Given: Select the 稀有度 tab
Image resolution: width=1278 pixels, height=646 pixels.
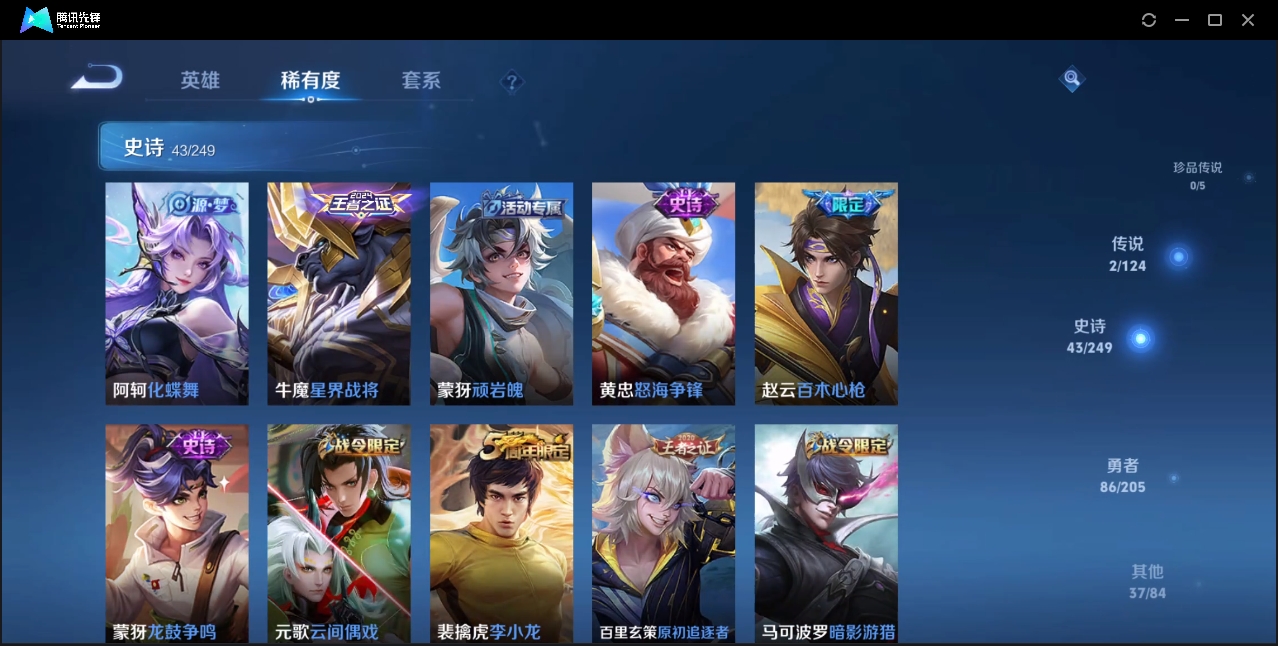Looking at the screenshot, I should (x=310, y=80).
